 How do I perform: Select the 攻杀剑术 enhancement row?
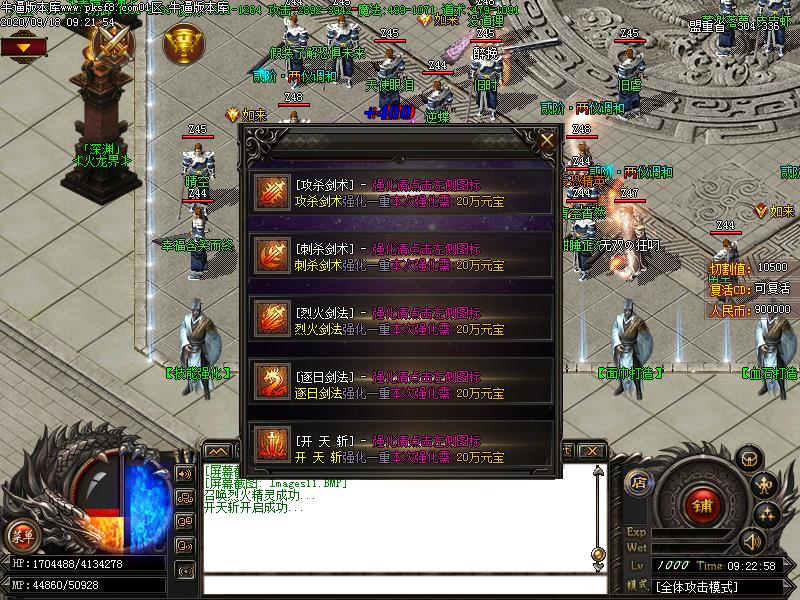pyautogui.click(x=400, y=194)
